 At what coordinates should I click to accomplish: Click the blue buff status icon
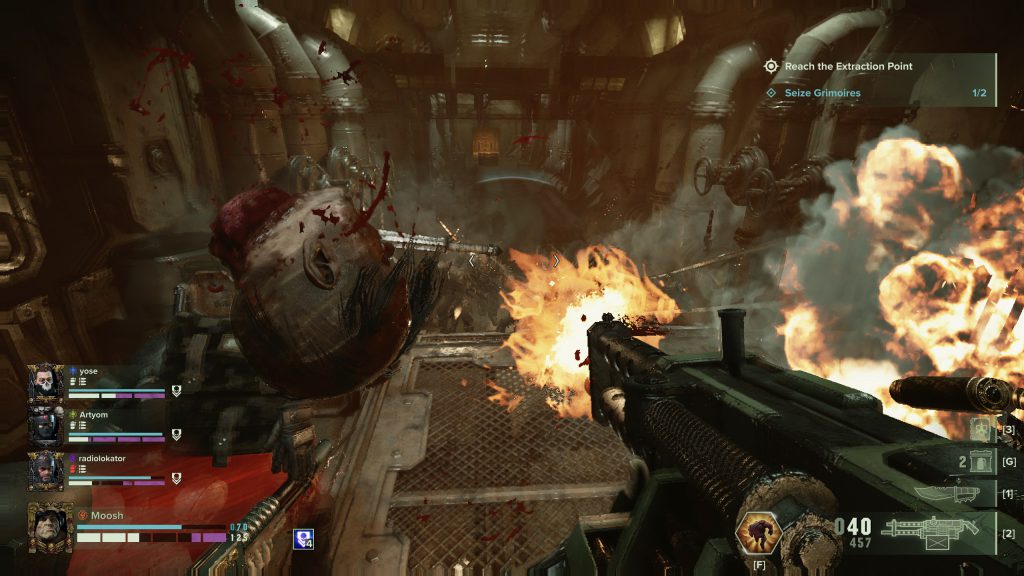tap(301, 539)
